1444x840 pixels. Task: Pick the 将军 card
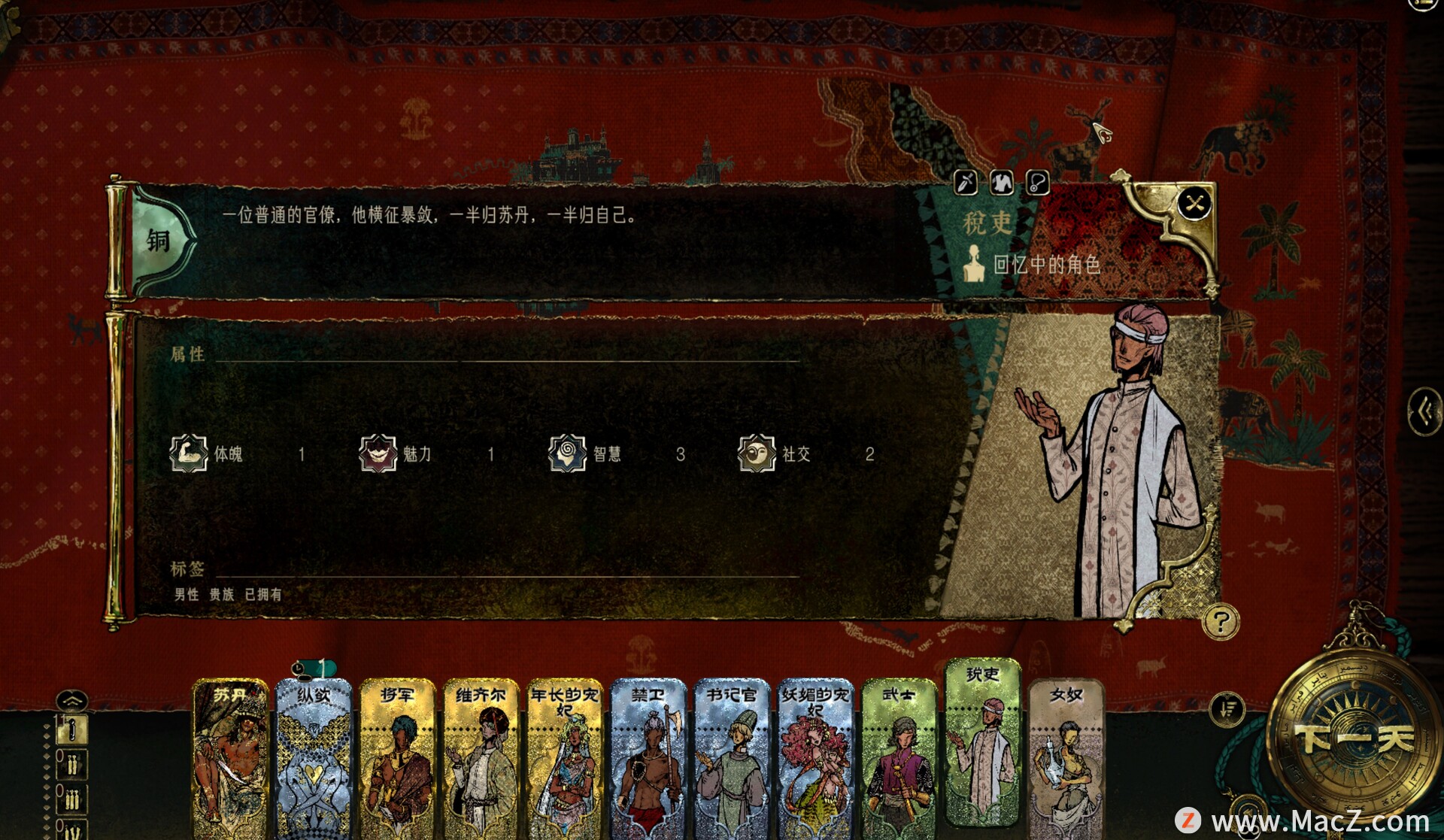[x=397, y=756]
